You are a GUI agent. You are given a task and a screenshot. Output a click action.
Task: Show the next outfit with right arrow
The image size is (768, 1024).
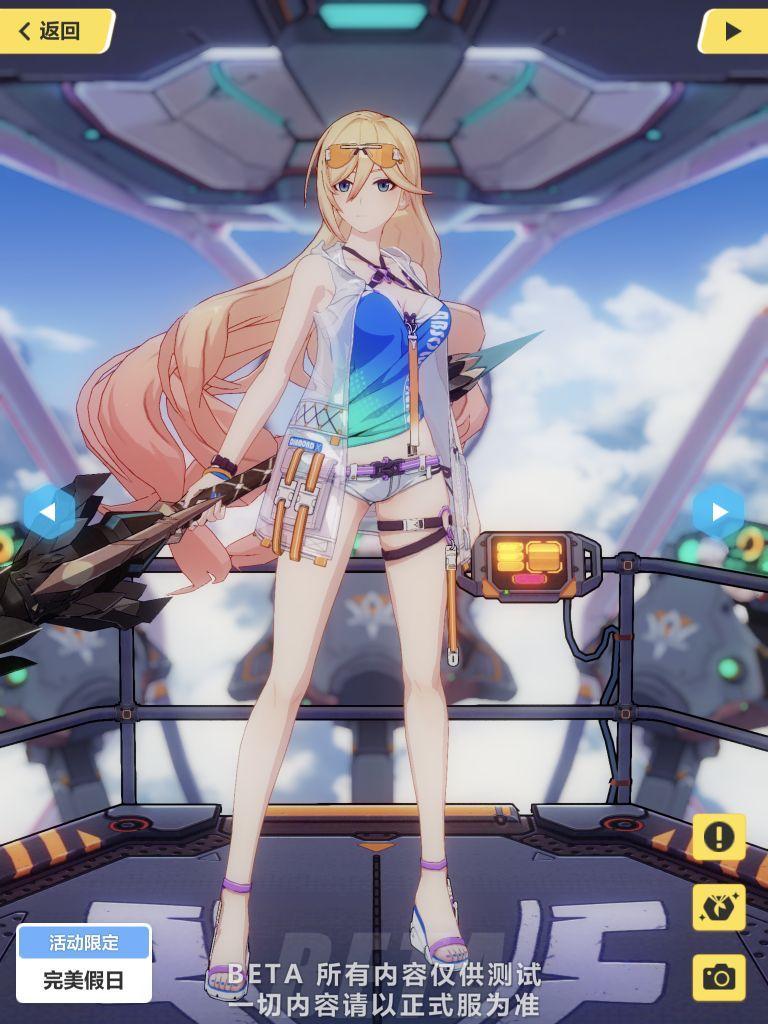pos(719,512)
